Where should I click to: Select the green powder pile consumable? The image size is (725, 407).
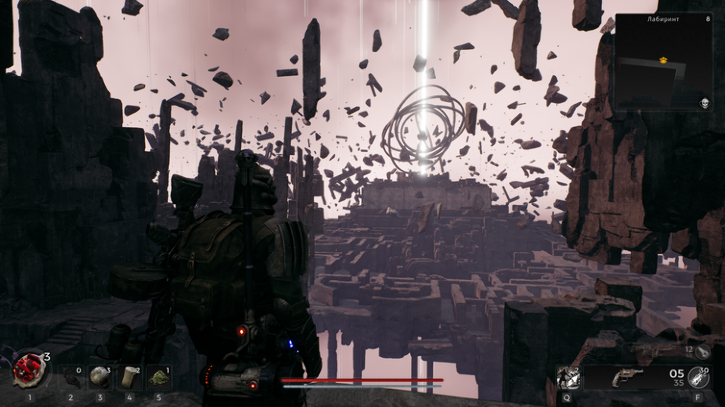point(158,377)
